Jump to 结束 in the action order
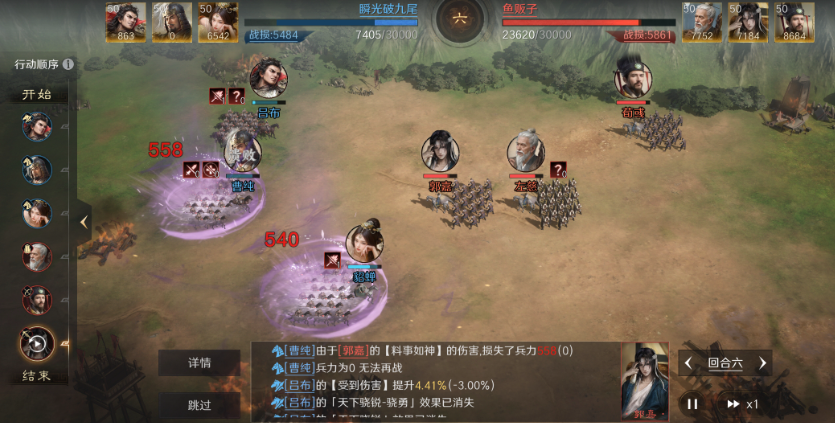The height and width of the screenshot is (423, 835). tap(37, 376)
